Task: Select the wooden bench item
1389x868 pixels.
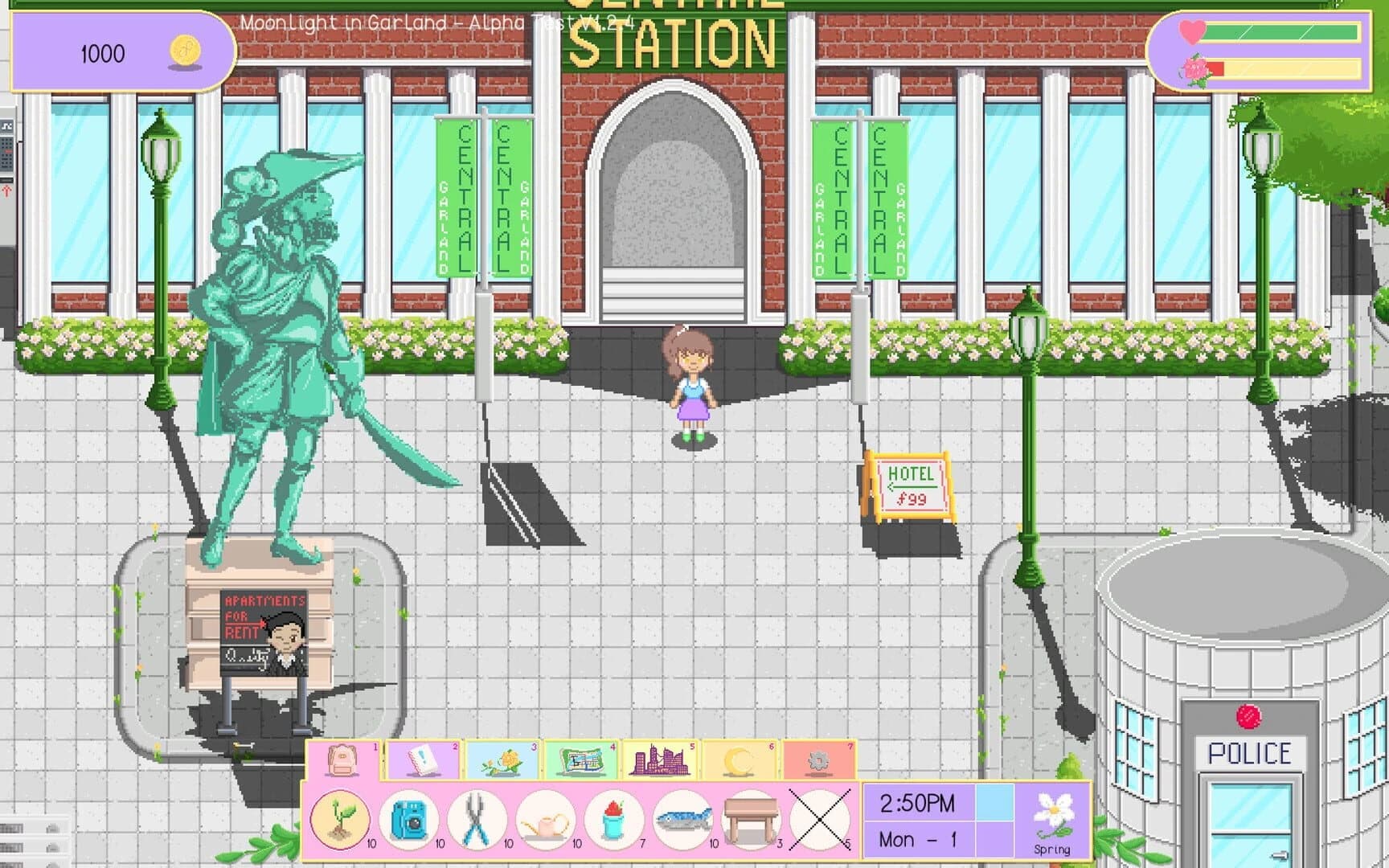Action: 749,821
